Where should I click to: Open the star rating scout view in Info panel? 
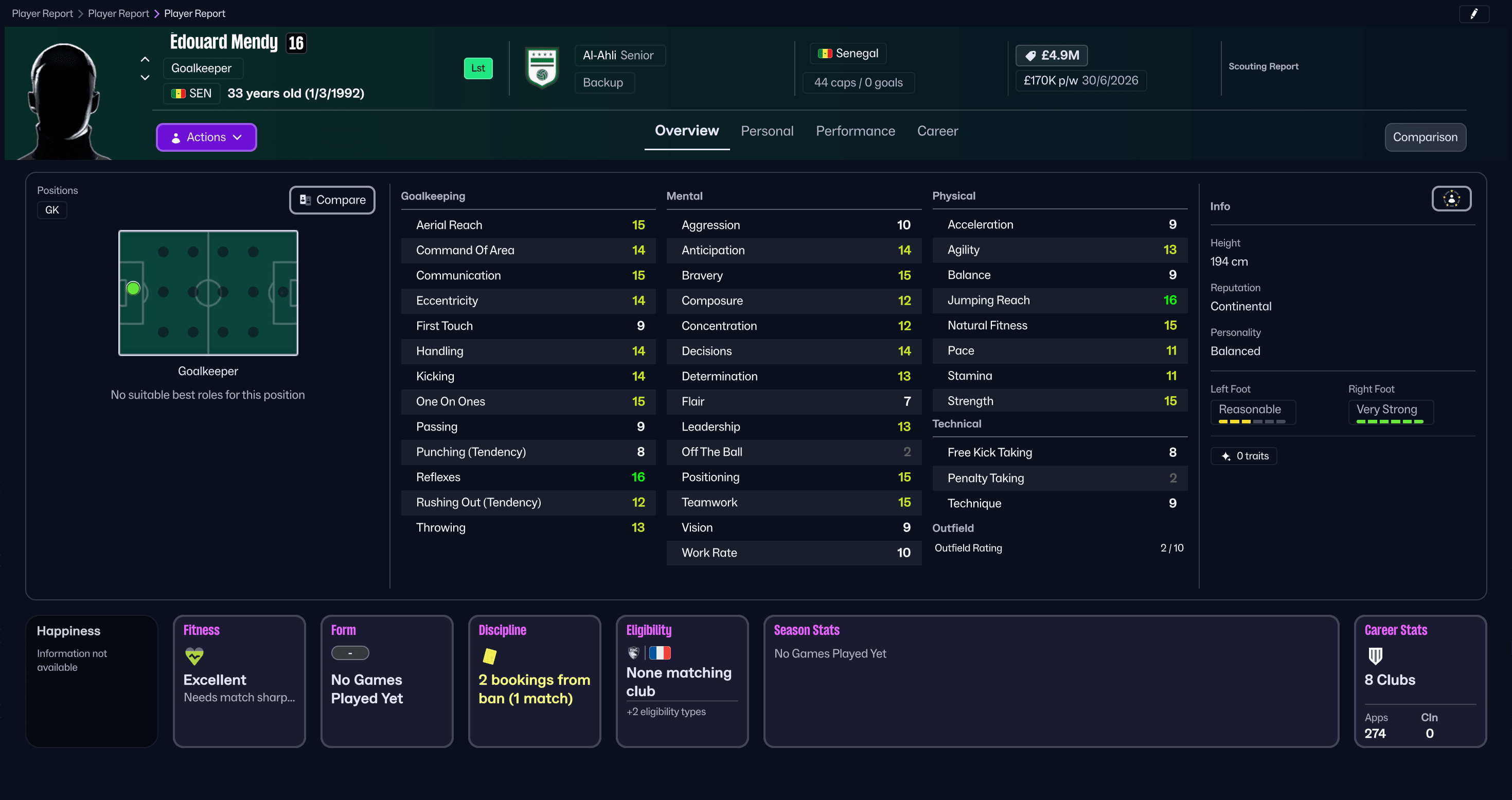point(1451,199)
